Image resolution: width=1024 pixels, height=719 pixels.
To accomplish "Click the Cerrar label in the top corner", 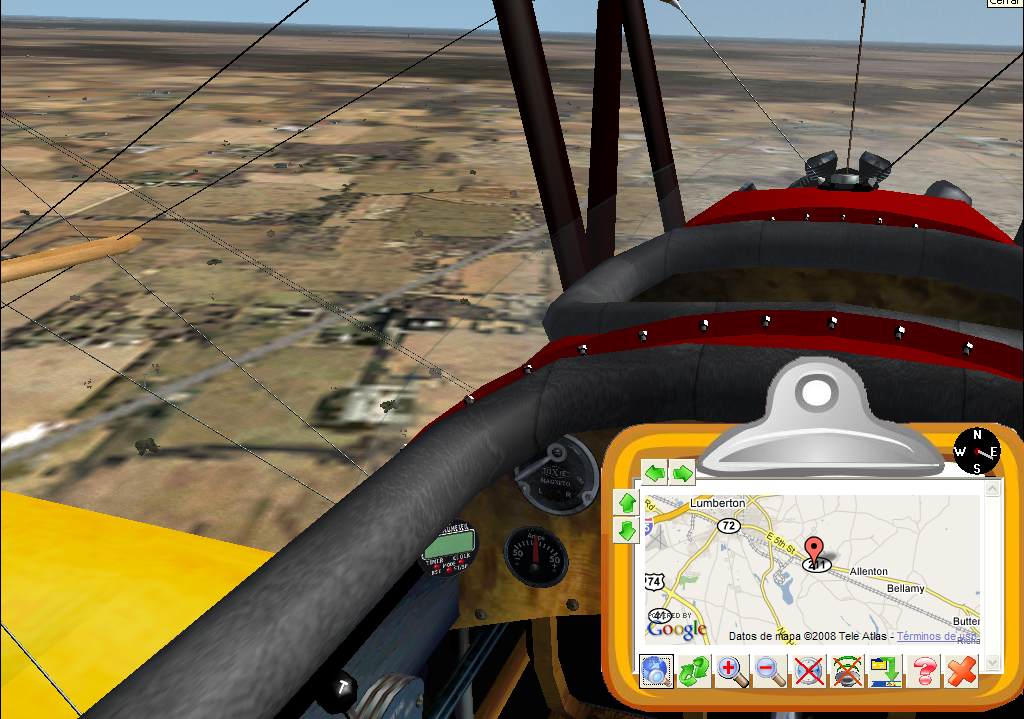I will coord(1004,4).
